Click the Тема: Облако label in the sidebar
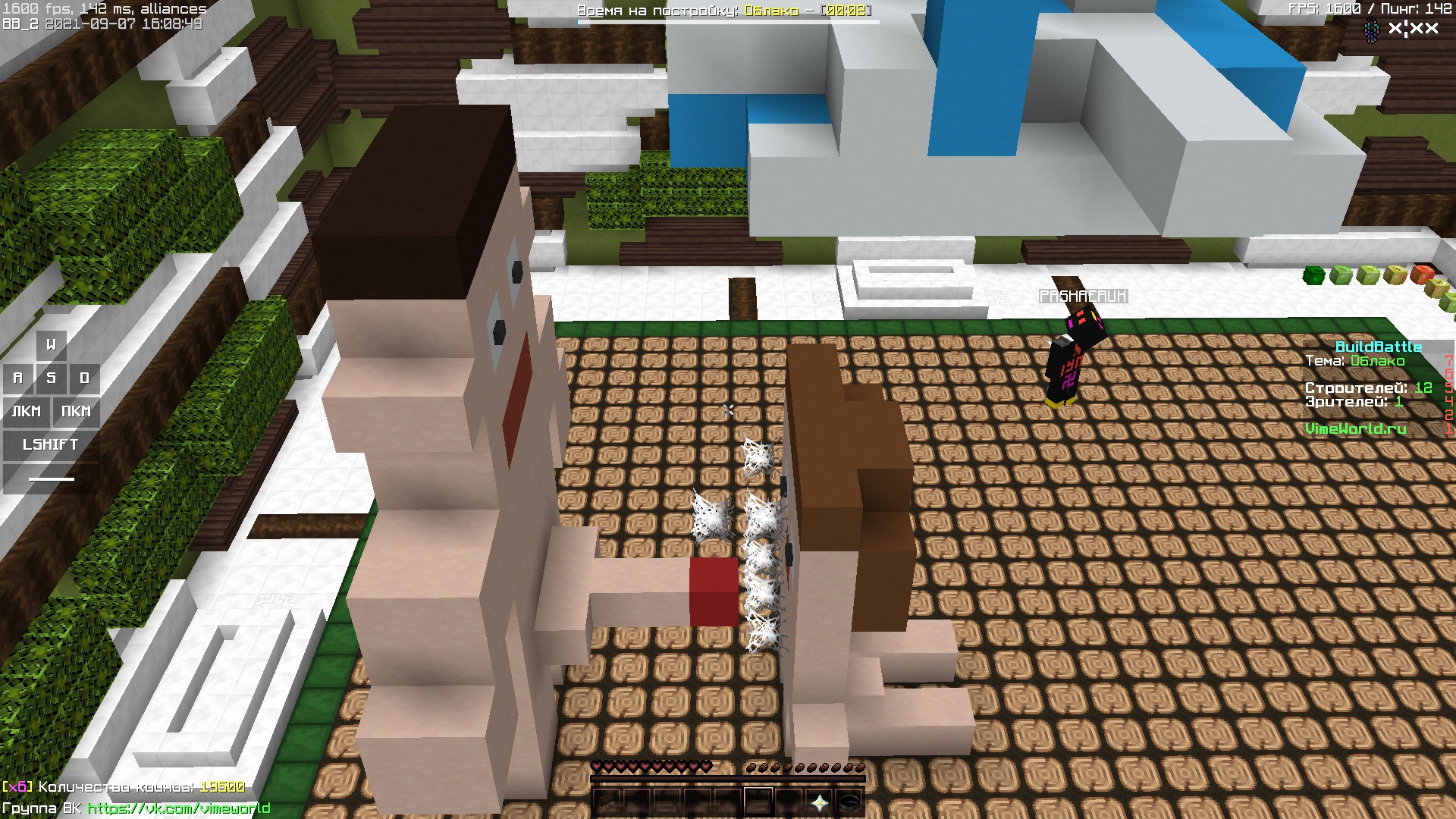The width and height of the screenshot is (1456, 819). tap(1357, 362)
